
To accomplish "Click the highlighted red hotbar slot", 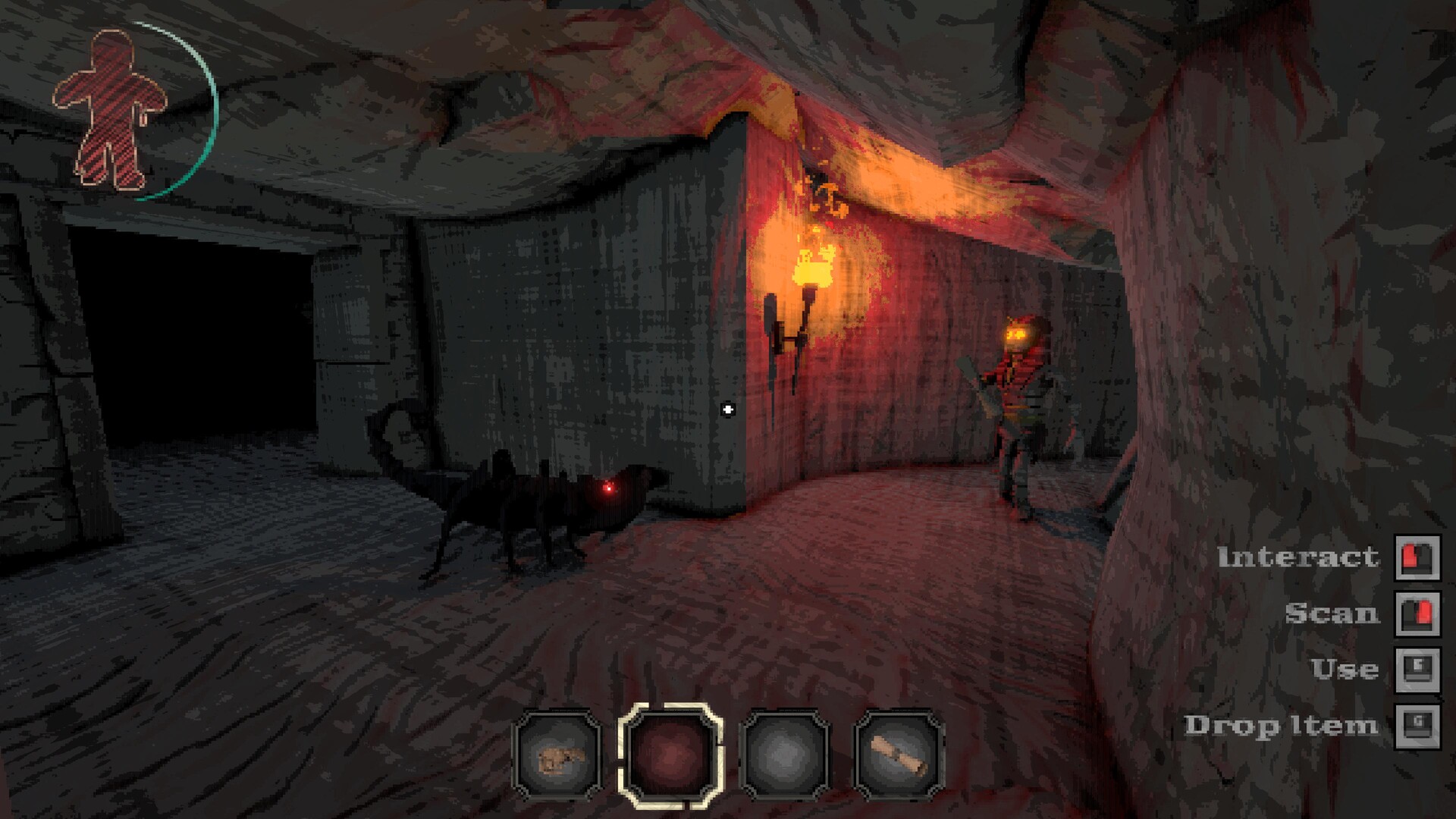I will click(x=670, y=755).
